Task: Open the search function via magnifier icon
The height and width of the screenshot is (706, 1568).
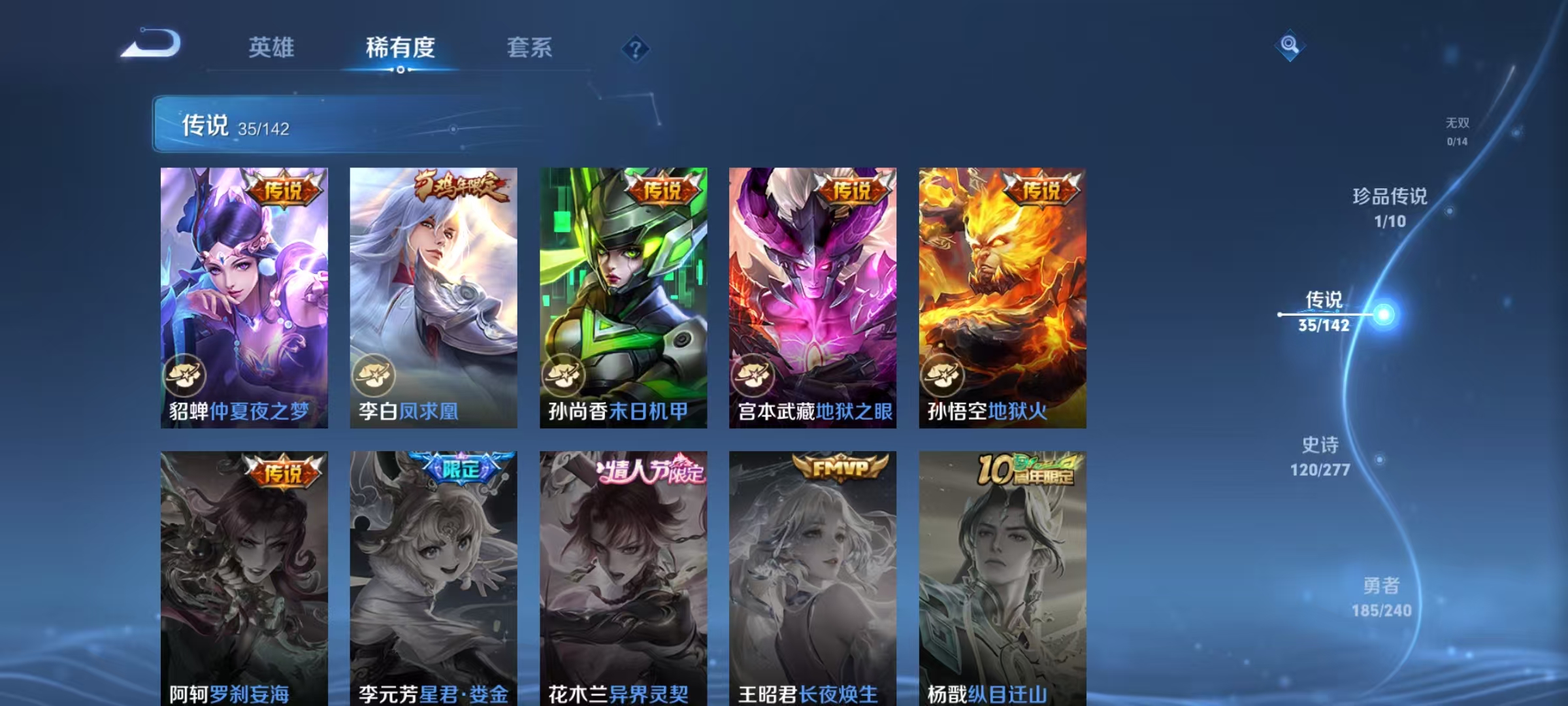Action: pos(1290,46)
